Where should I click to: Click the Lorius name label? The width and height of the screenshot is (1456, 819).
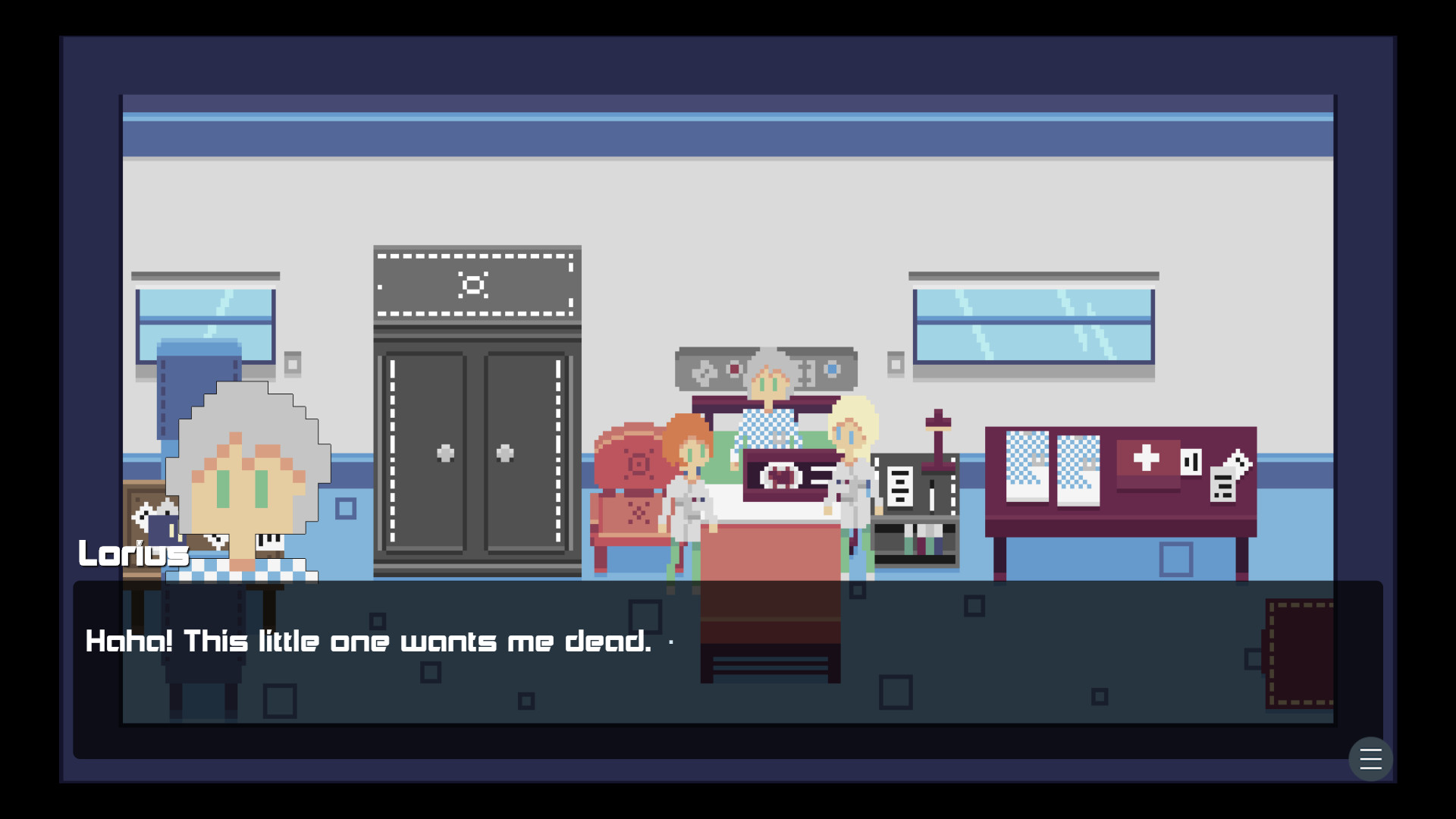coord(133,553)
